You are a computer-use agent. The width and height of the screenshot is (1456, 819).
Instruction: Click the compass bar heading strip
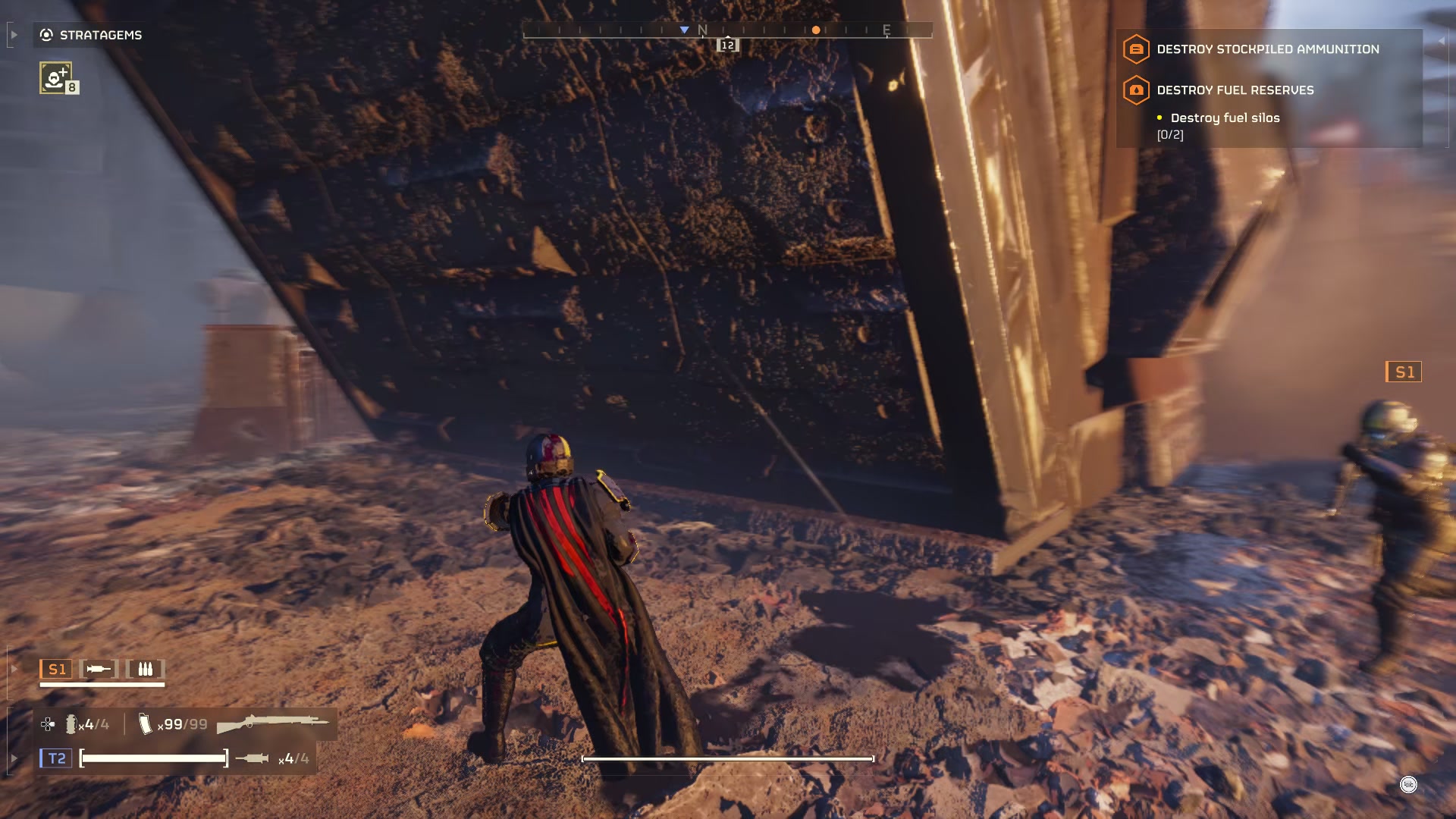tap(726, 30)
